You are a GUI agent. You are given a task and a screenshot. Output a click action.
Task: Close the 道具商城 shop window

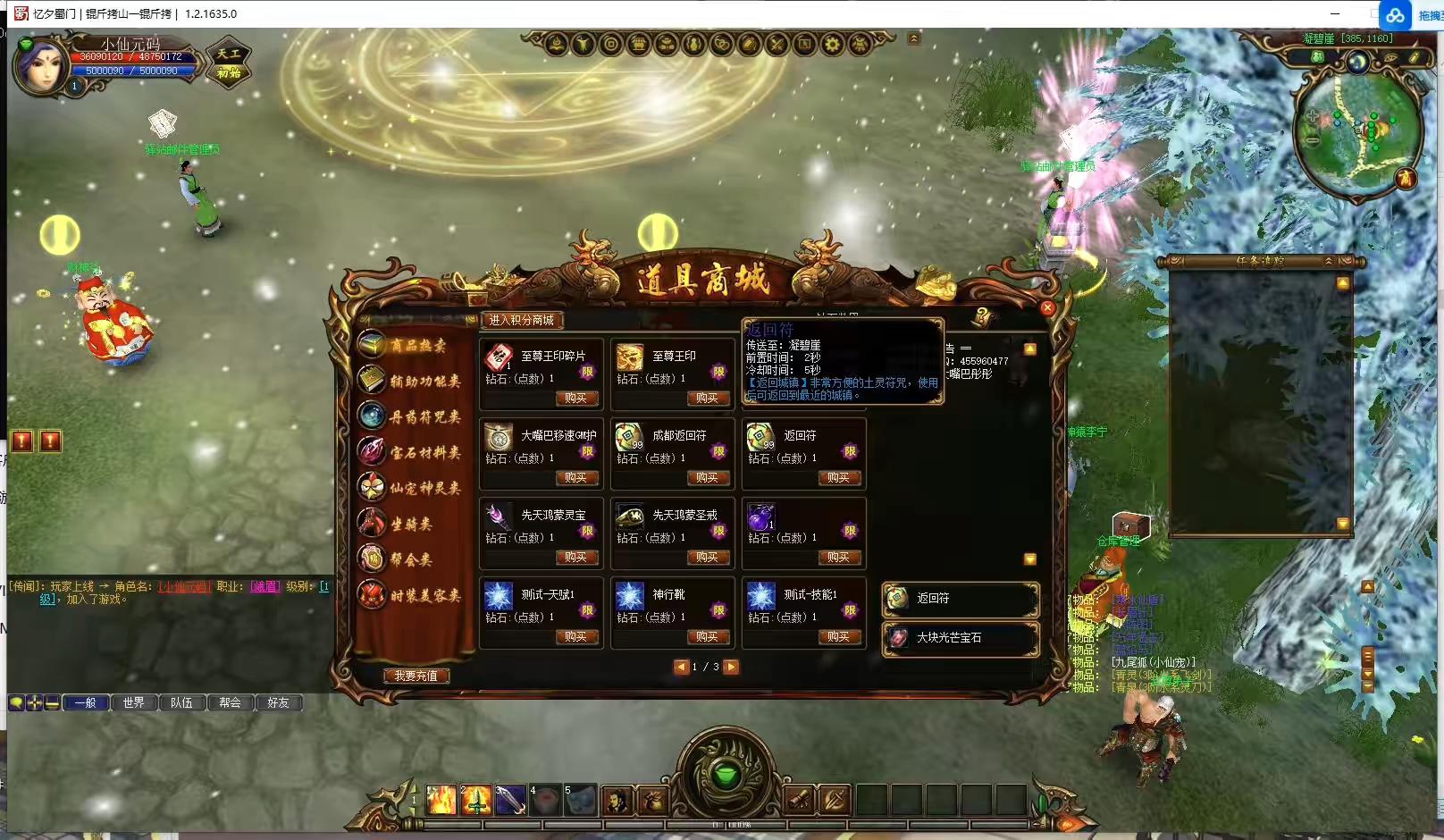[1047, 308]
